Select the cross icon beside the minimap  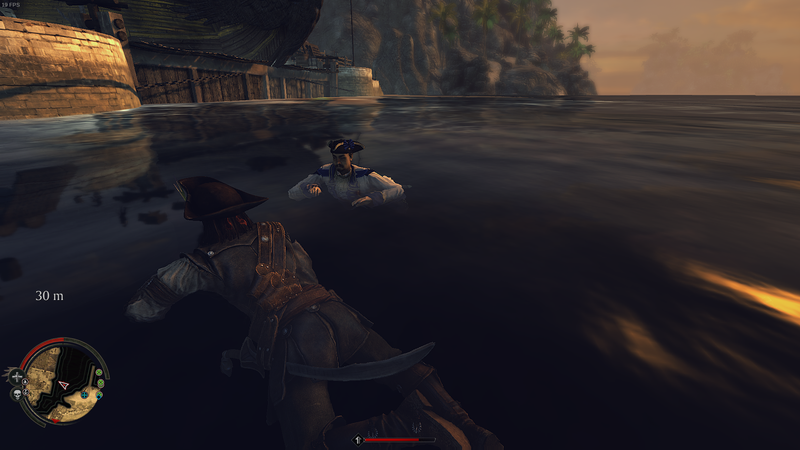pyautogui.click(x=17, y=377)
